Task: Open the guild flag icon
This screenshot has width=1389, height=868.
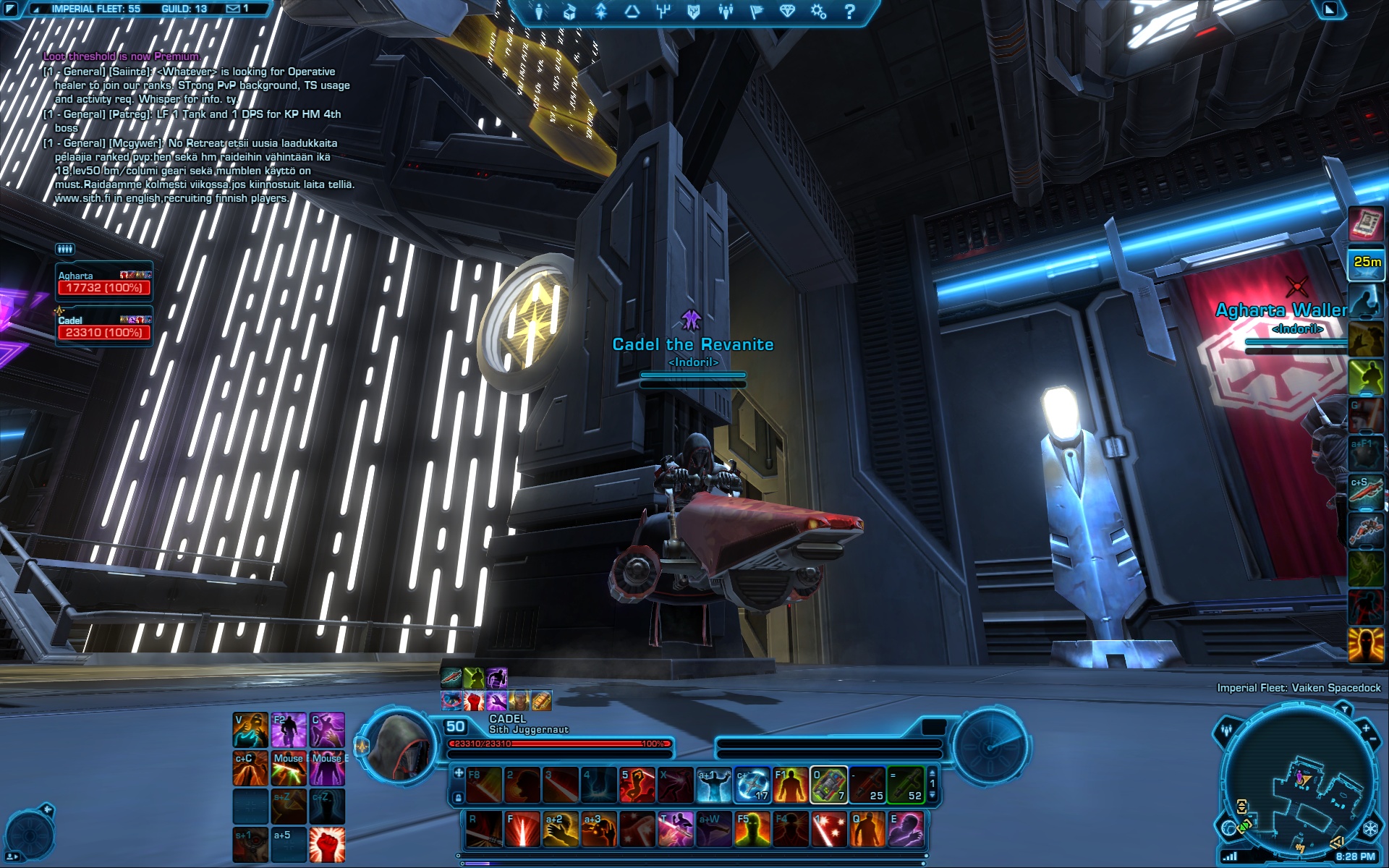Action: [x=756, y=11]
